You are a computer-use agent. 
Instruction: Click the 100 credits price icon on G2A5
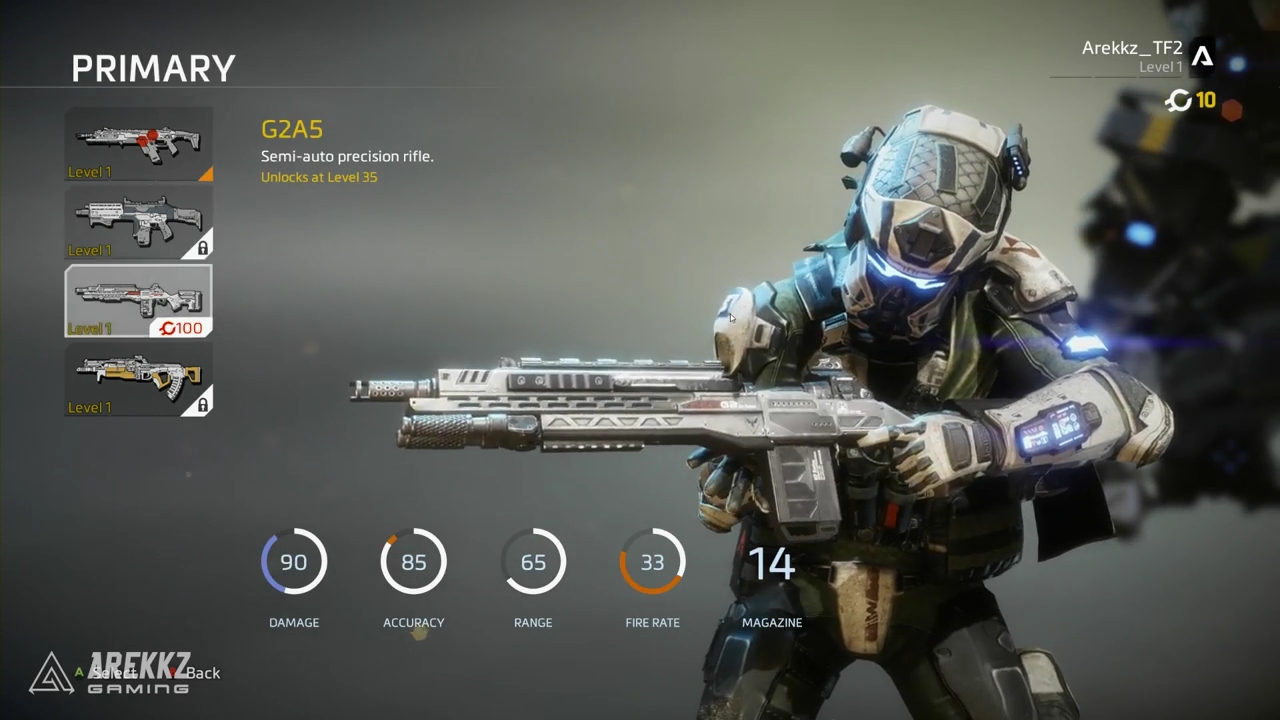181,328
